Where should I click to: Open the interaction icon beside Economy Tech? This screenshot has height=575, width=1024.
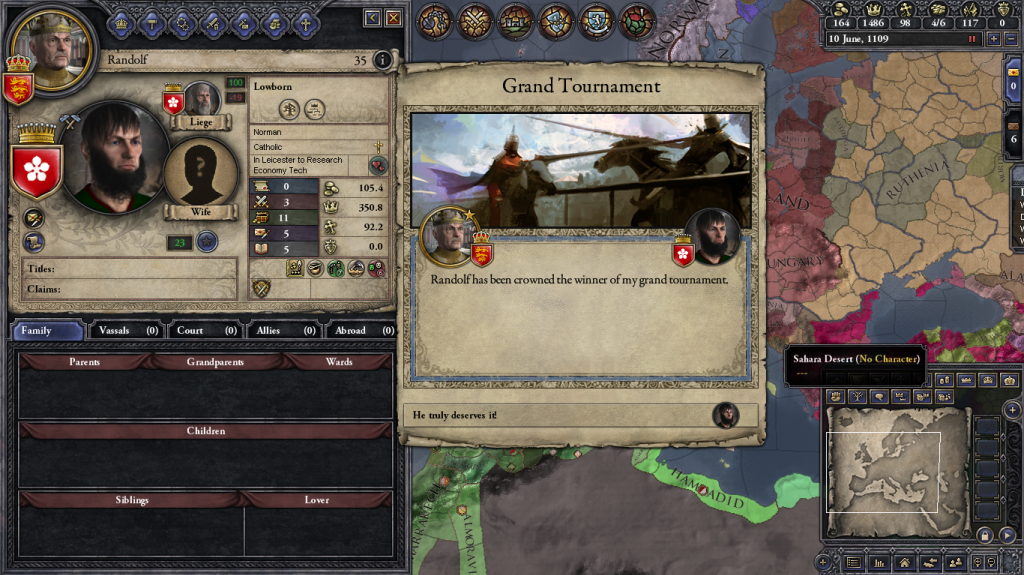click(379, 165)
